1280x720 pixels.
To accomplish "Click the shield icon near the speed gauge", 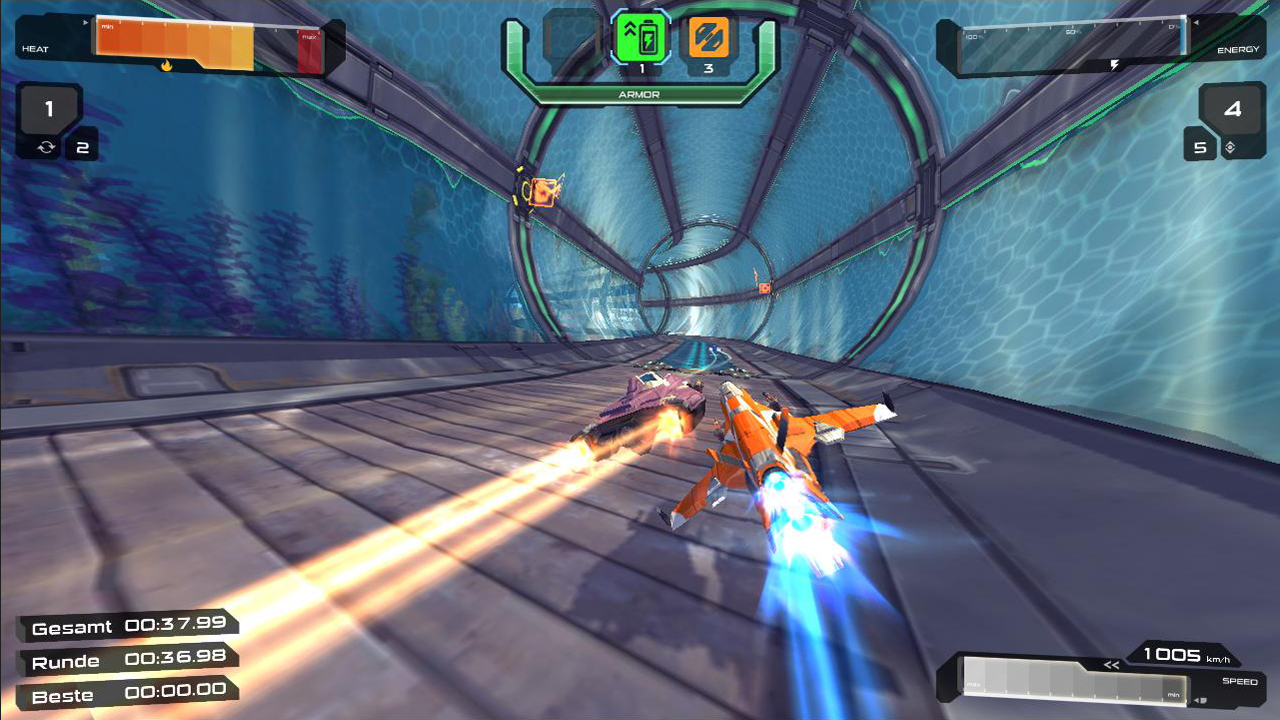I will [1203, 701].
